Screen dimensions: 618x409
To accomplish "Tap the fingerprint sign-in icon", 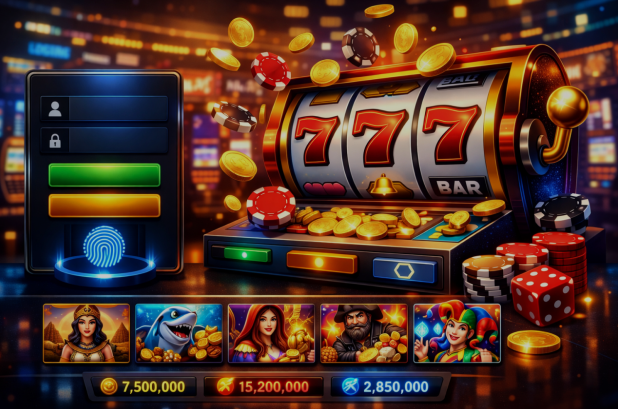I will coord(103,245).
